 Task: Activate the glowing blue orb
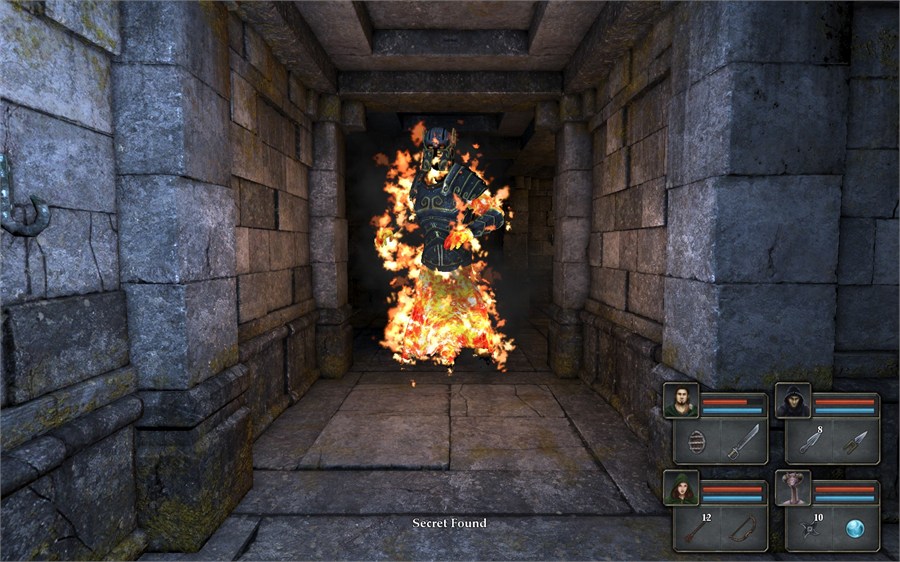pyautogui.click(x=855, y=529)
